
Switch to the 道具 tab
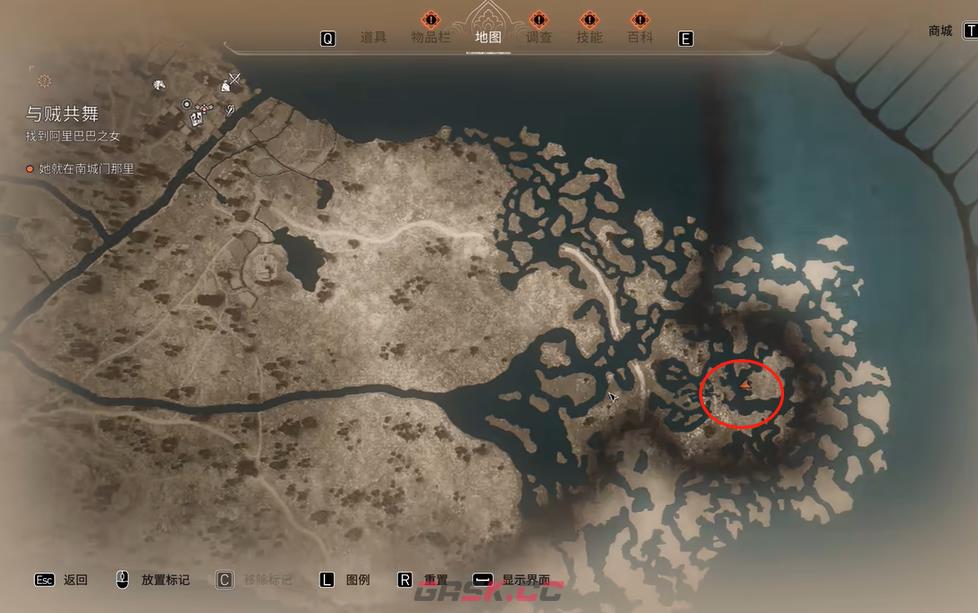[373, 38]
